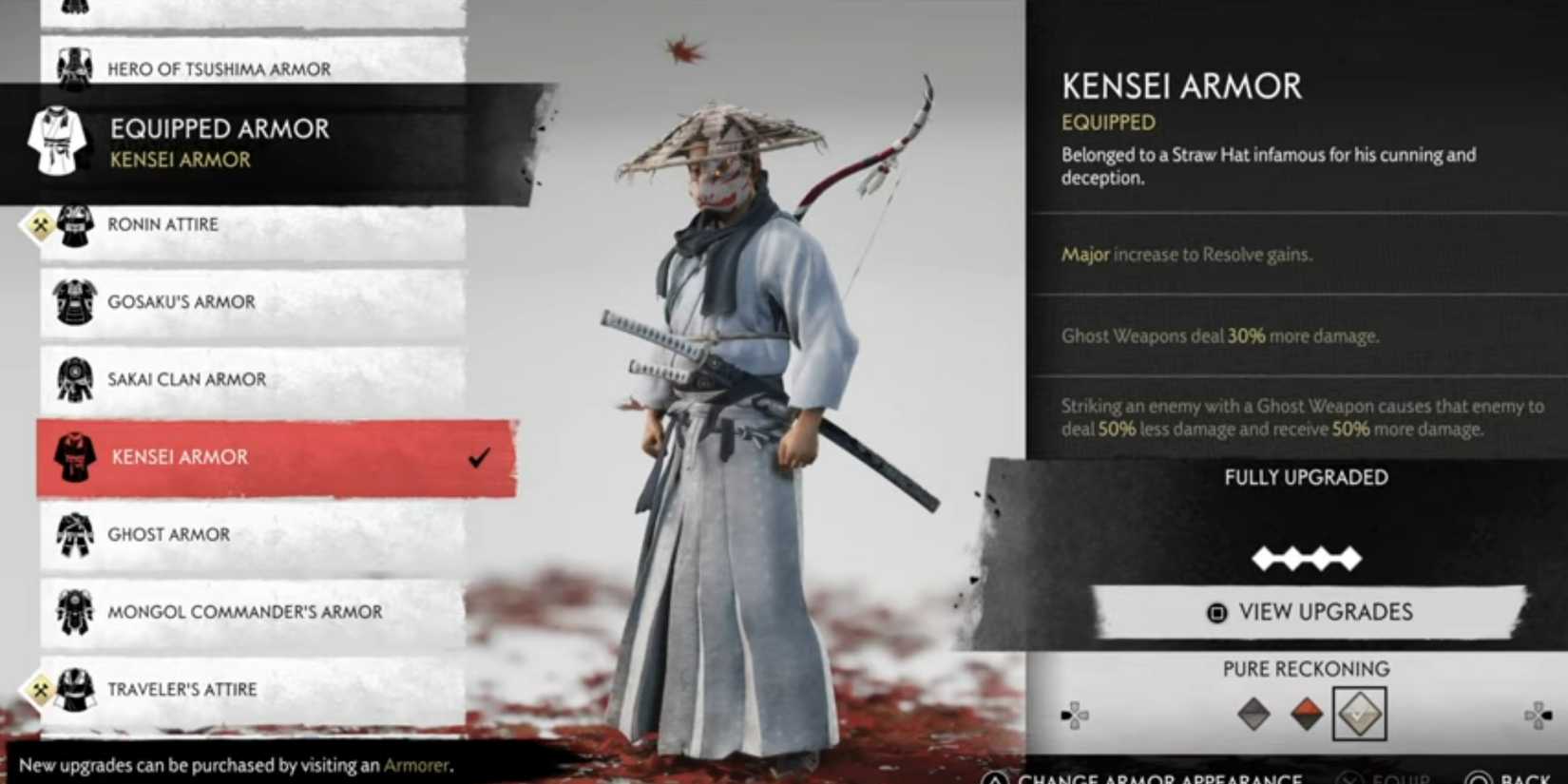Open the View Upgrades panel
Screen dimensions: 1568x784
1310,612
